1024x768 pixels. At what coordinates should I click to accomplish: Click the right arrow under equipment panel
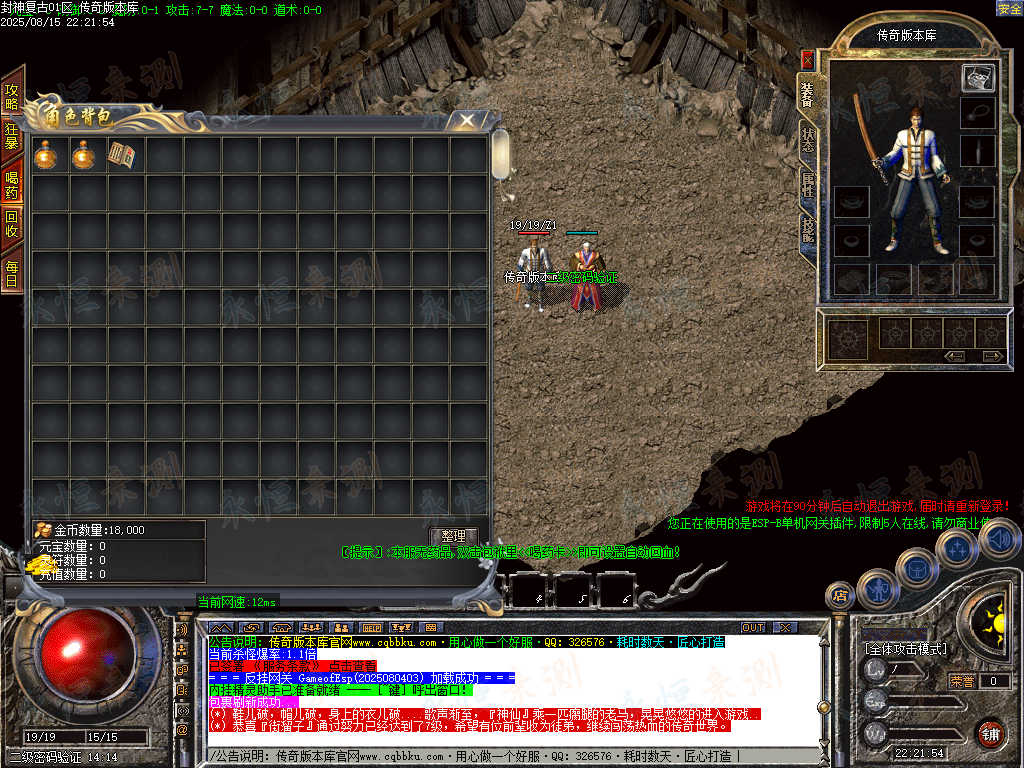pyautogui.click(x=993, y=355)
